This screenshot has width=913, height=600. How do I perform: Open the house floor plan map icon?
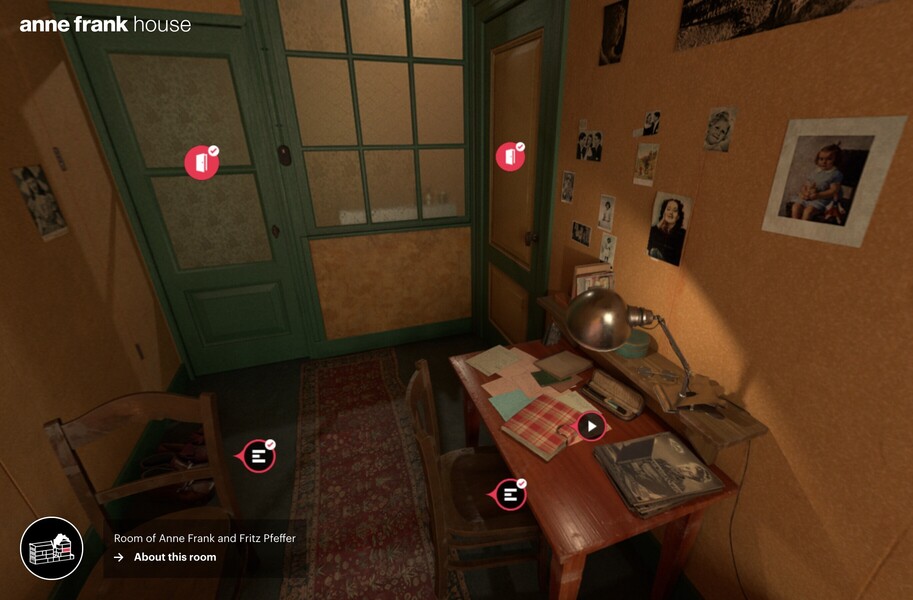52,548
